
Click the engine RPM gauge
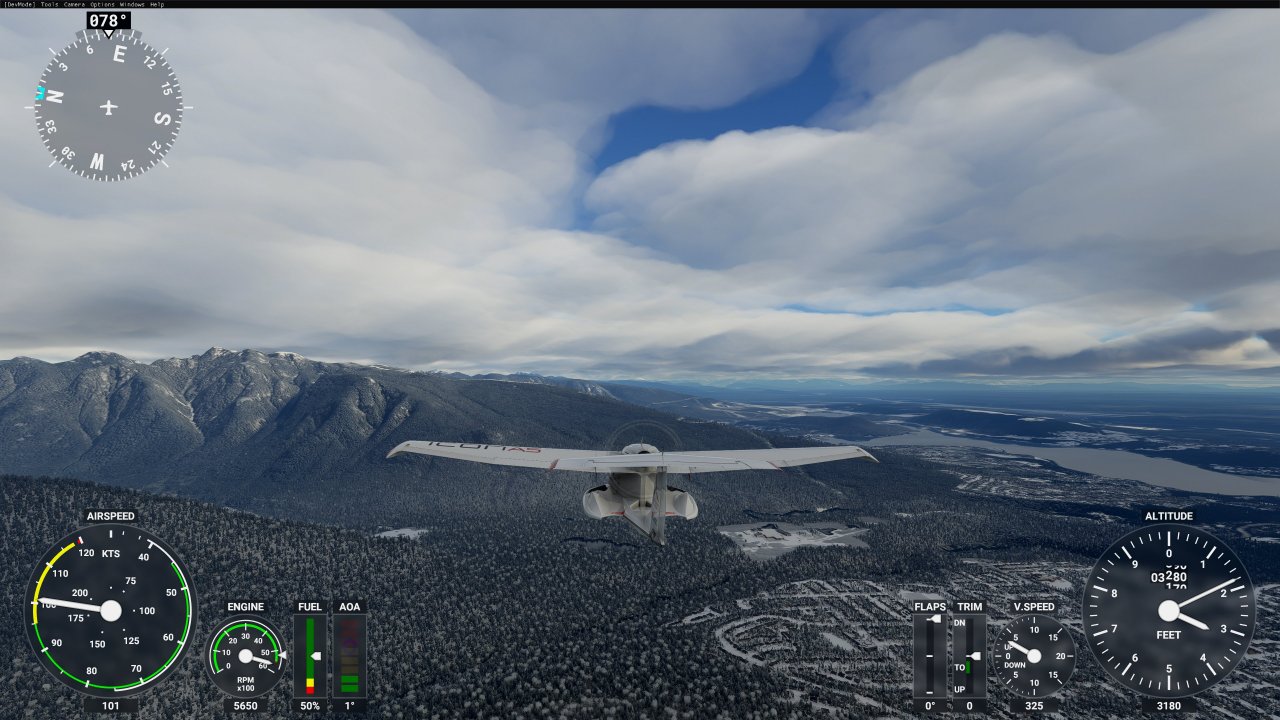(x=246, y=656)
